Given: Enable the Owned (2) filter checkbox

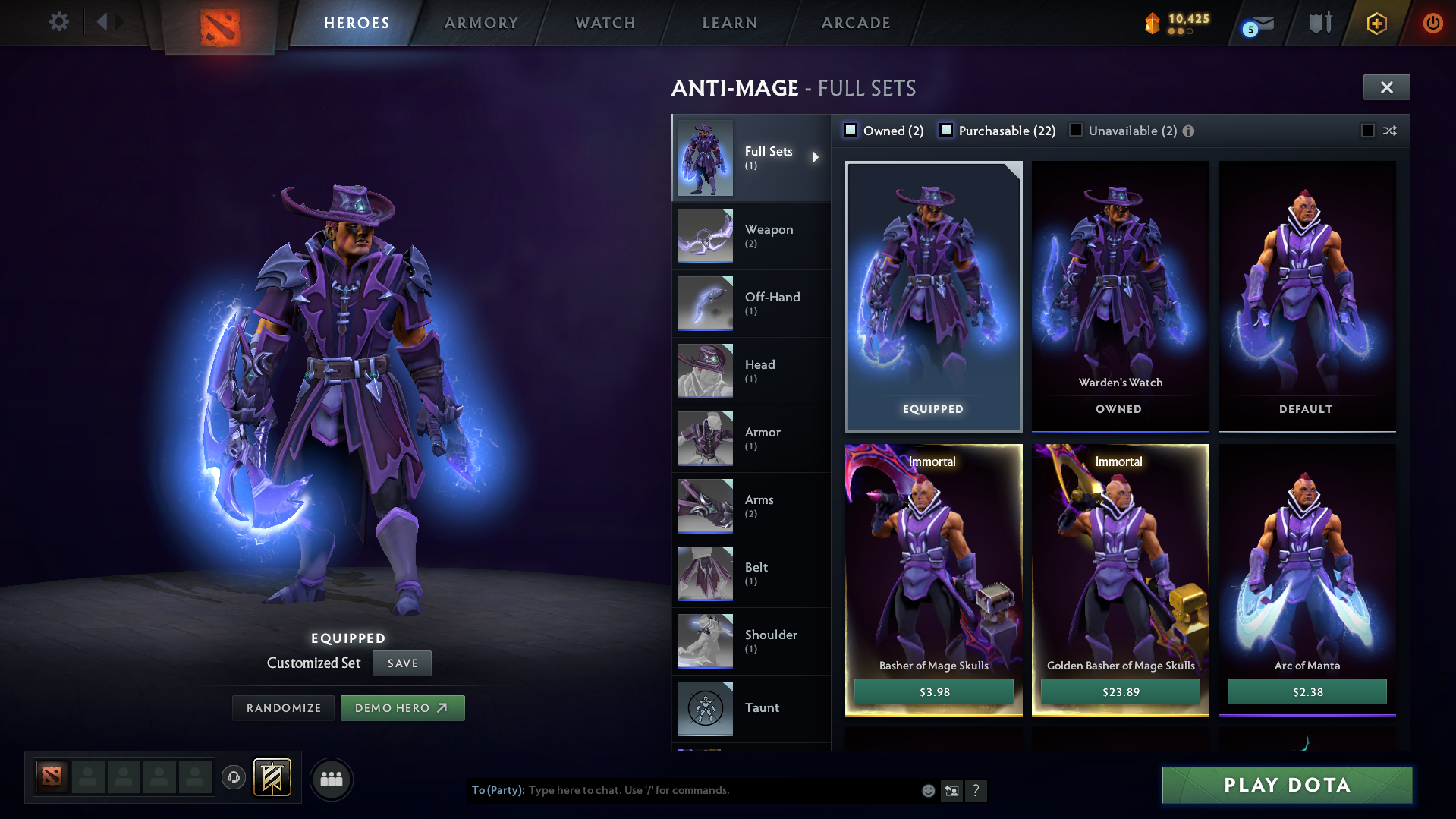Looking at the screenshot, I should [x=851, y=130].
